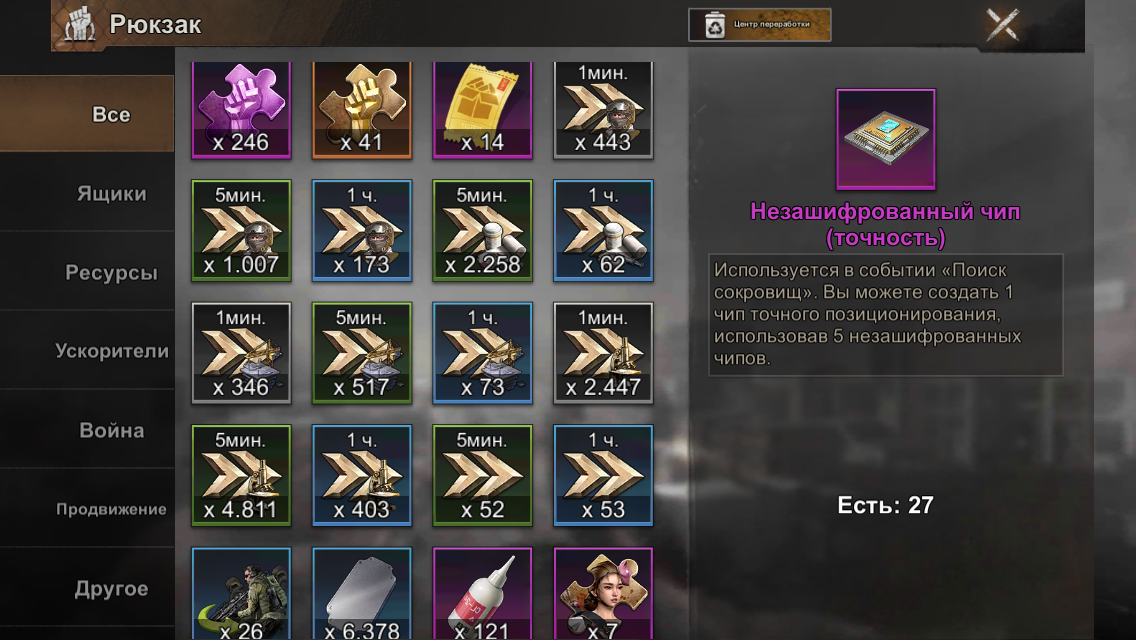Select the 5мин. speedup with x1.007
Image resolution: width=1136 pixels, height=640 pixels.
[241, 230]
